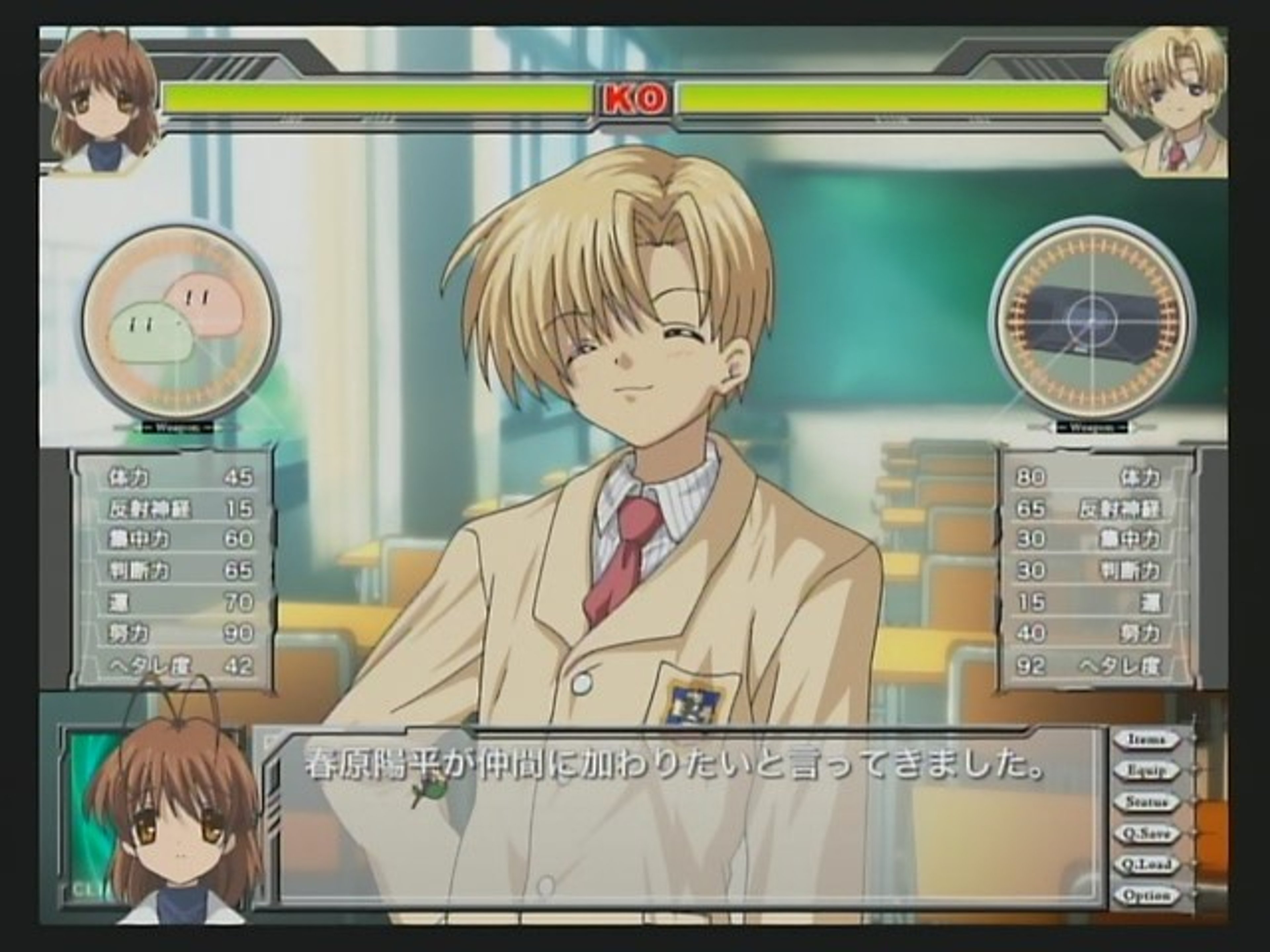
Task: Show the Status screen
Action: coord(1146,802)
